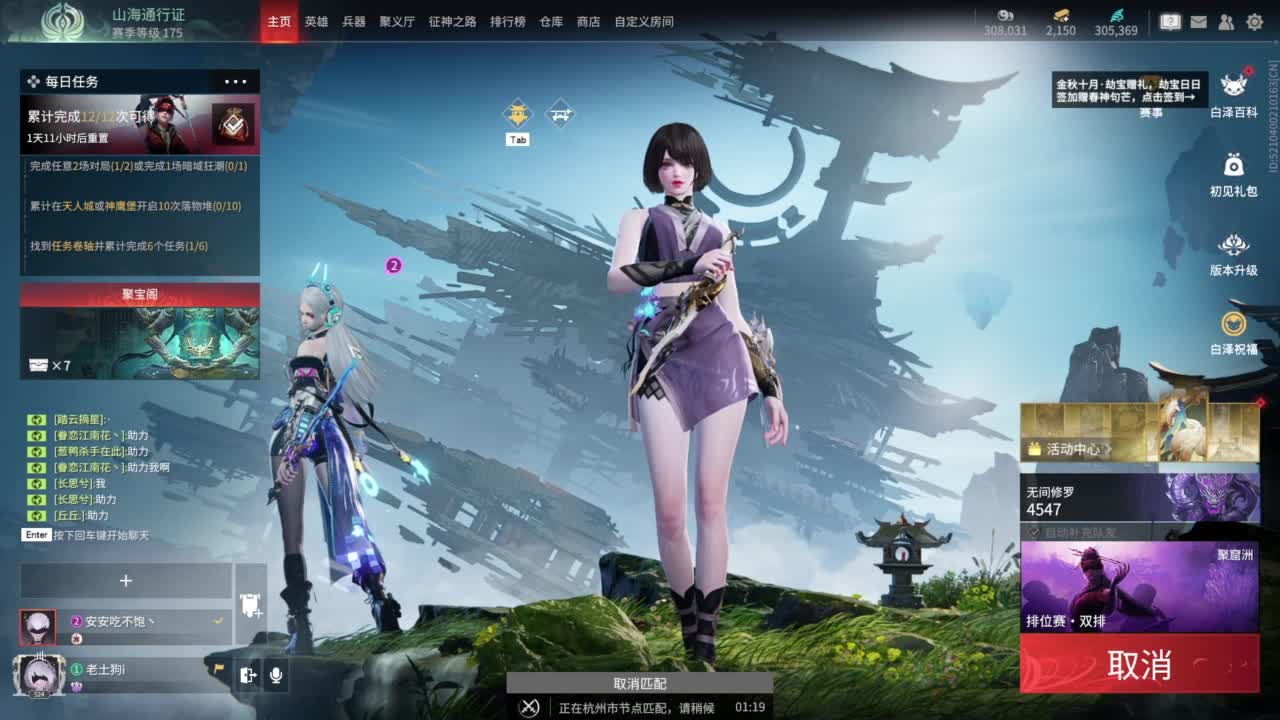Viewport: 1280px width, 720px height.
Task: Open the guidebook help icon
Action: point(1172,20)
